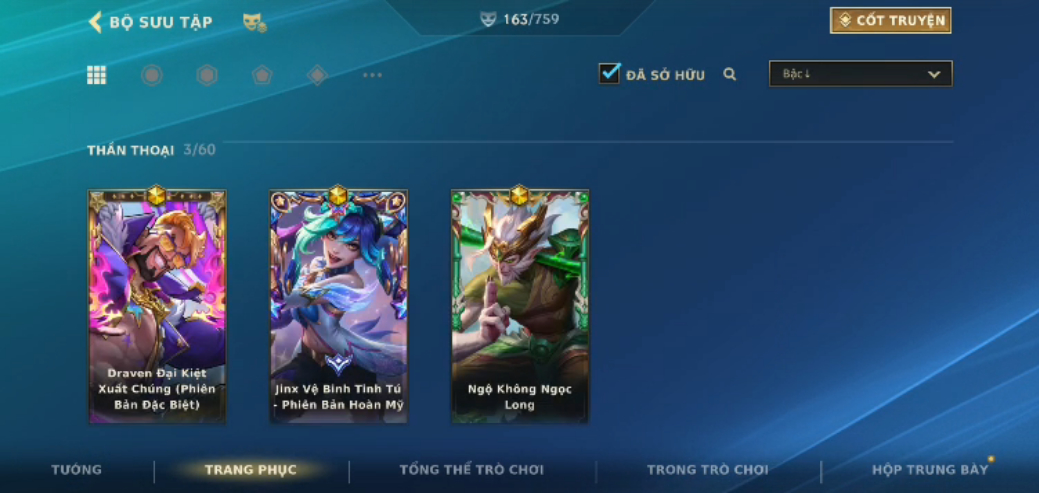Screen dimensions: 1039x493
Task: Select the Draven Đại Kiệt Xuất Chúng skin
Action: (x=157, y=306)
